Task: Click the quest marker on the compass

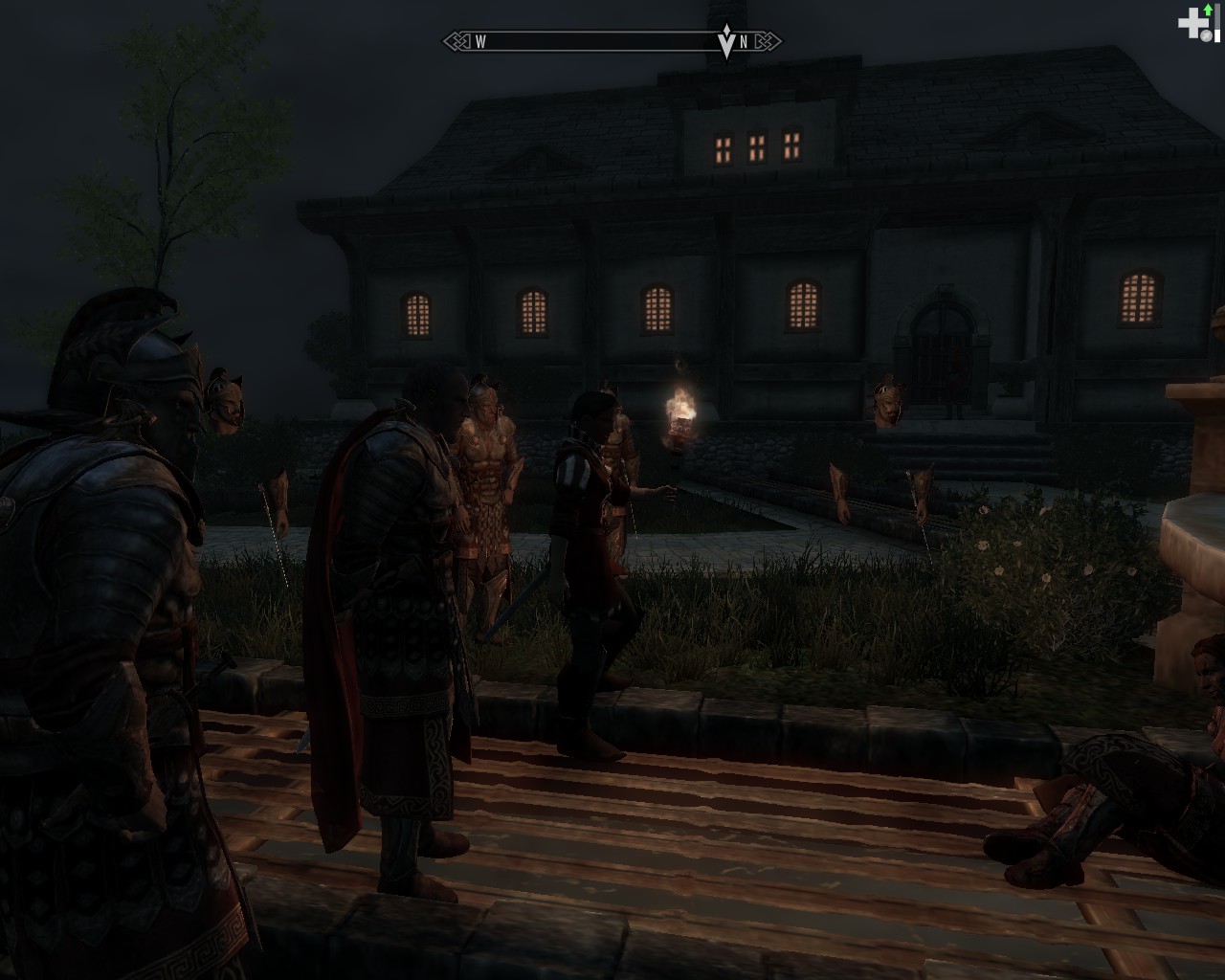Action: (x=725, y=43)
